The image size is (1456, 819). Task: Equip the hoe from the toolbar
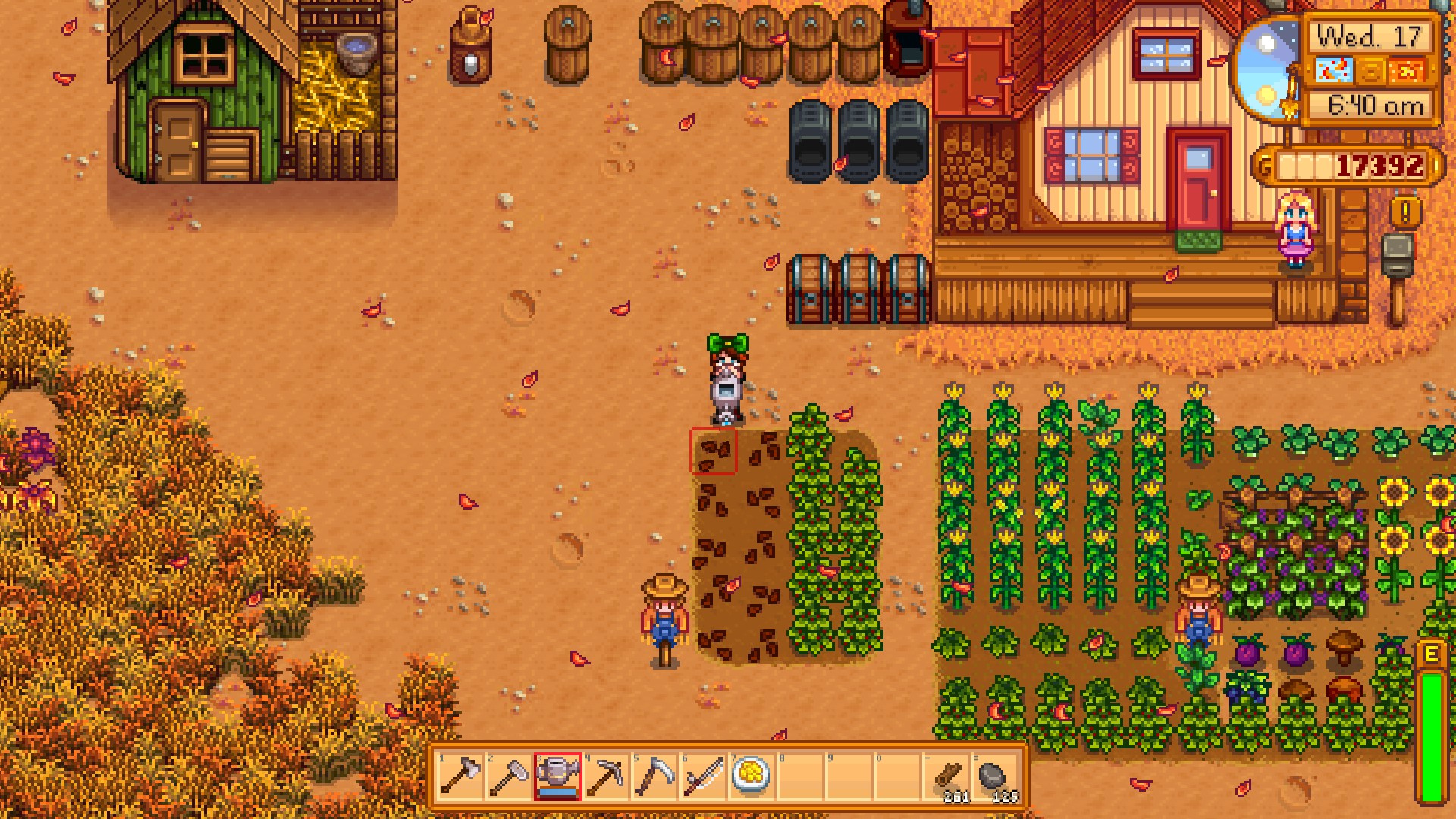click(509, 776)
